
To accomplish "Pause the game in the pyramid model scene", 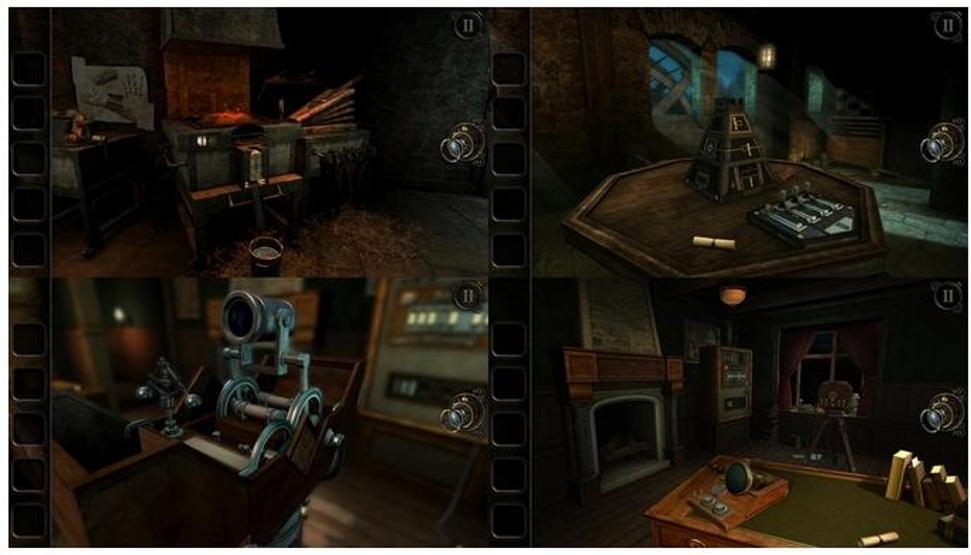I will pos(948,26).
